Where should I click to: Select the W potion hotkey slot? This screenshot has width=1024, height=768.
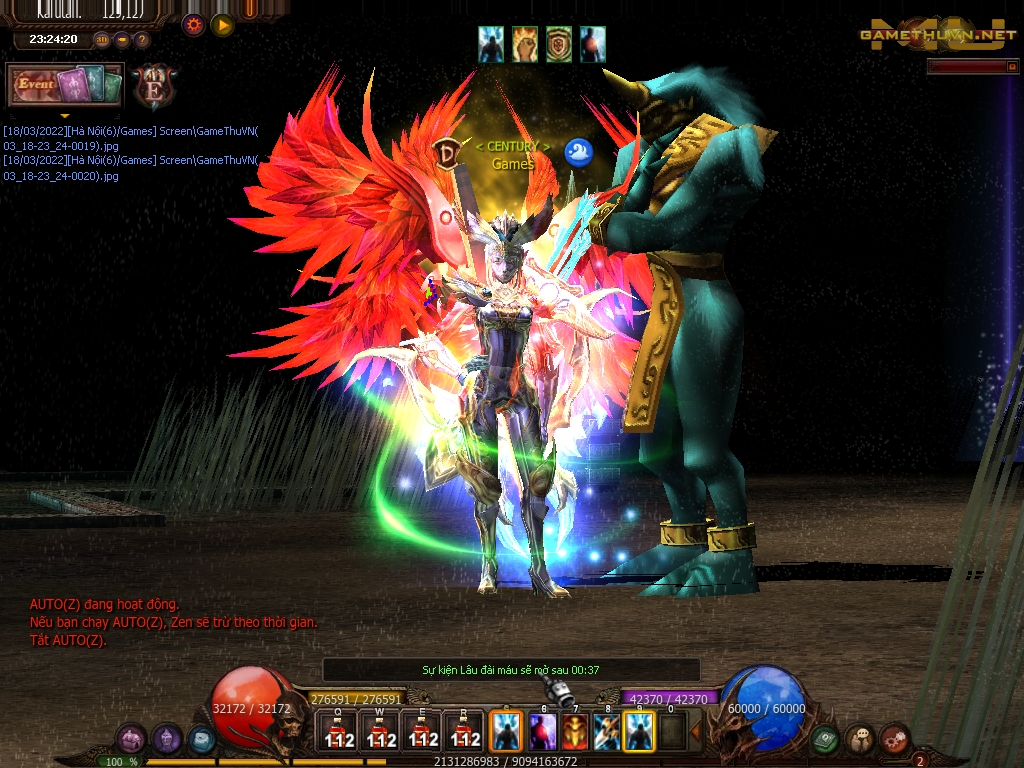pos(380,732)
